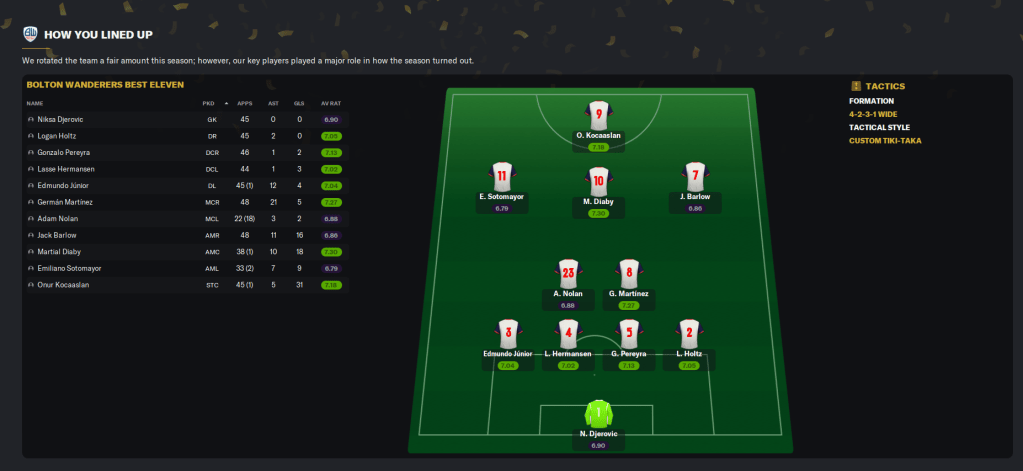Sort the table by the PKD column

tap(208, 103)
